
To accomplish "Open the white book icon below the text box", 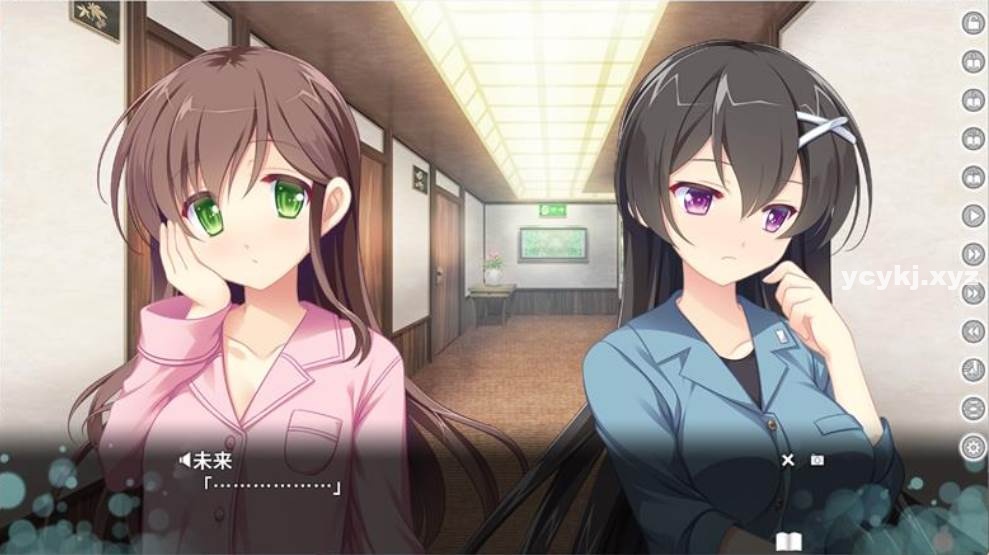I will pos(789,542).
